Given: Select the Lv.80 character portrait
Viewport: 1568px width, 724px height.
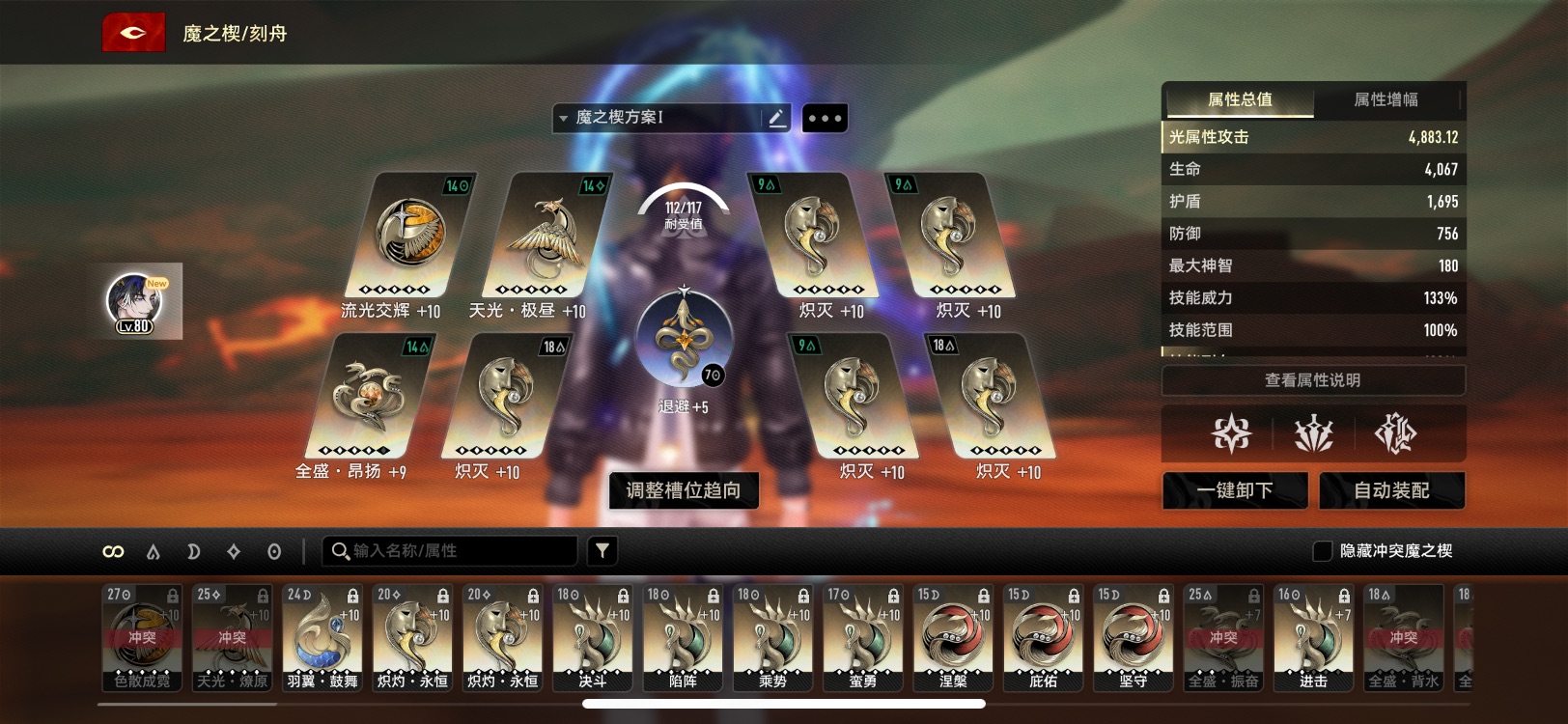Looking at the screenshot, I should coord(135,301).
